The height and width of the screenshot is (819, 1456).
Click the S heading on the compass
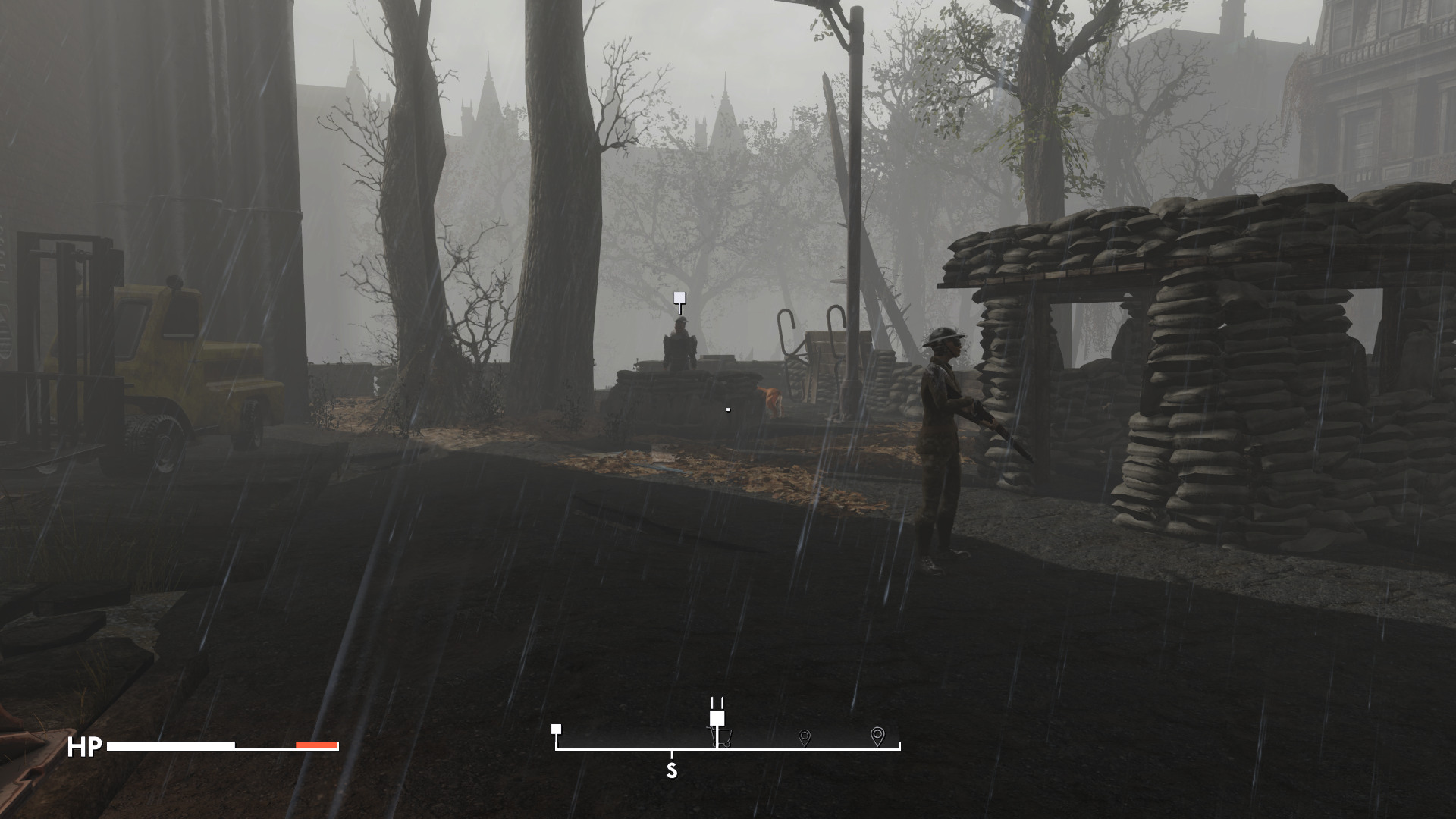pos(671,771)
